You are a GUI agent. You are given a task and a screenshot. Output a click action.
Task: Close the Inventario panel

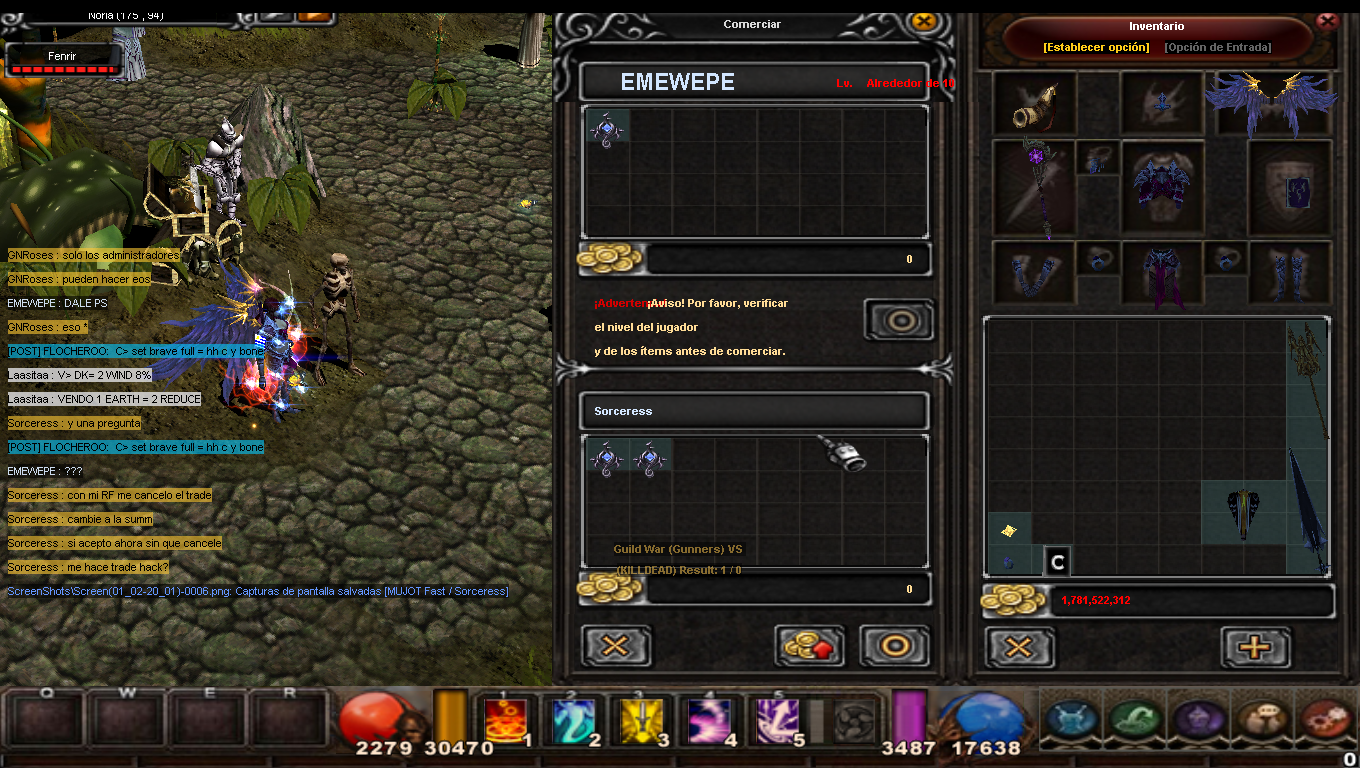click(1328, 20)
